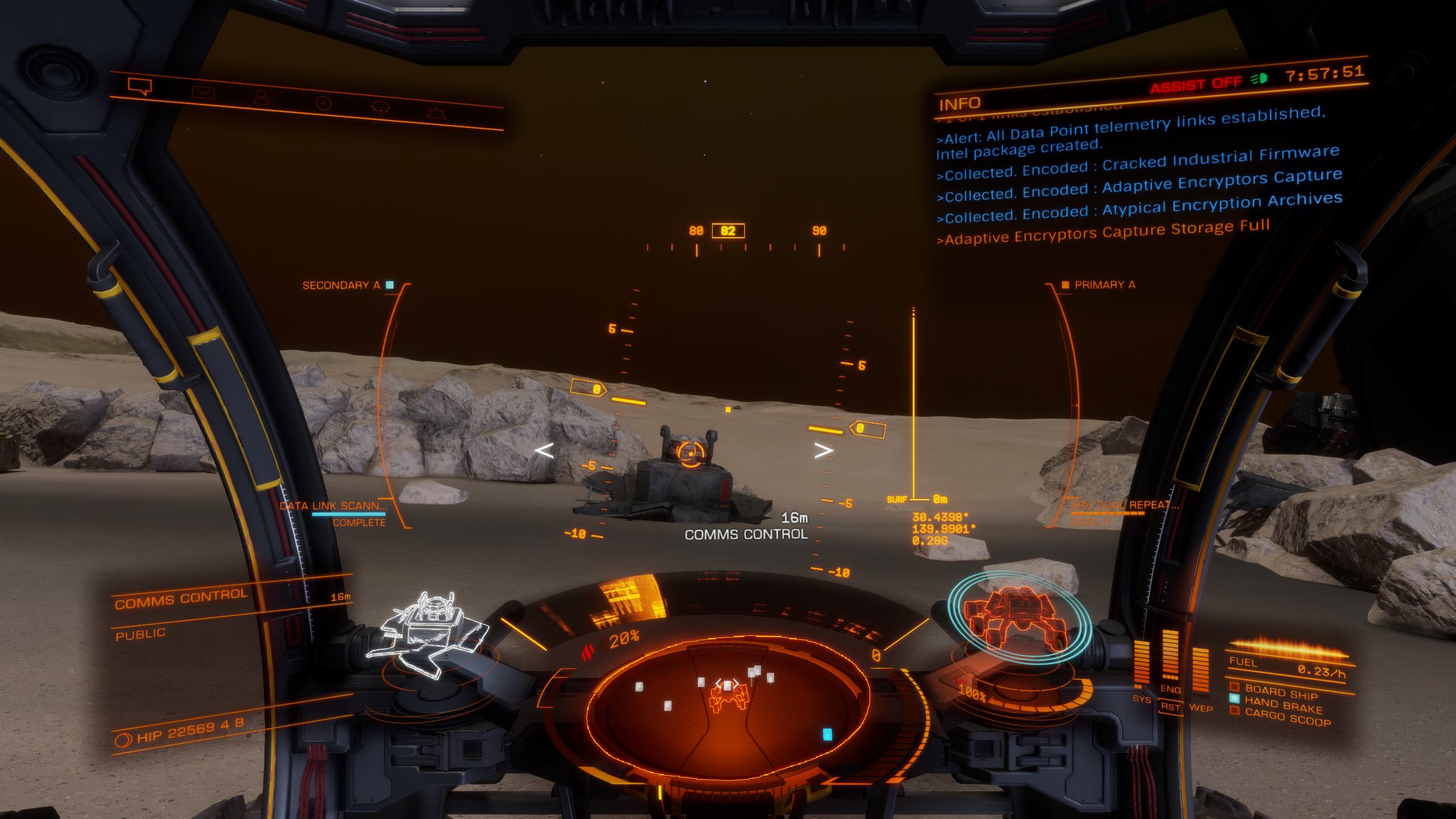The height and width of the screenshot is (819, 1456).
Task: Route power pips to SYS
Action: (1141, 698)
